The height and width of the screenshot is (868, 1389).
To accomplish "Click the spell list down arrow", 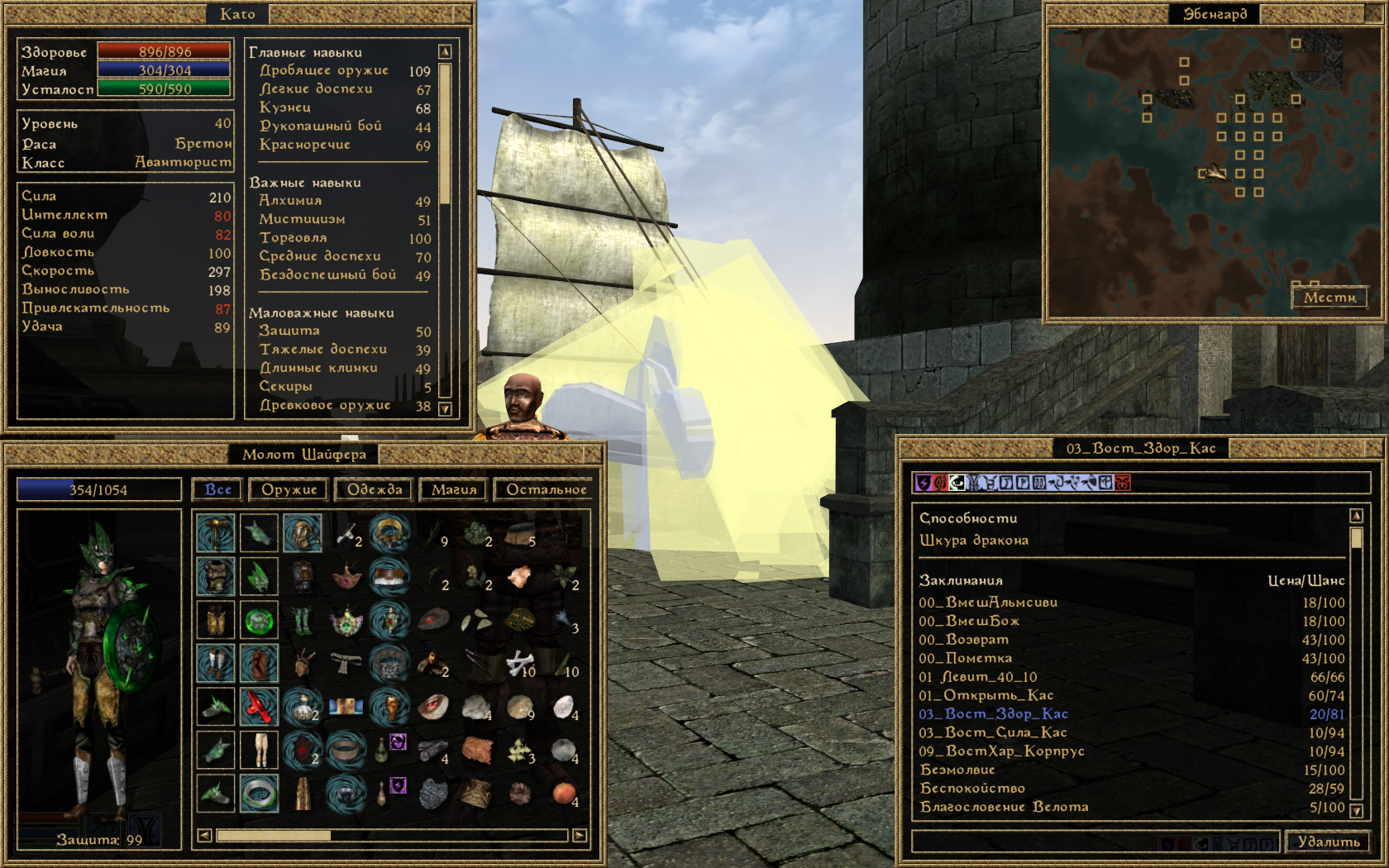I will (x=1356, y=810).
